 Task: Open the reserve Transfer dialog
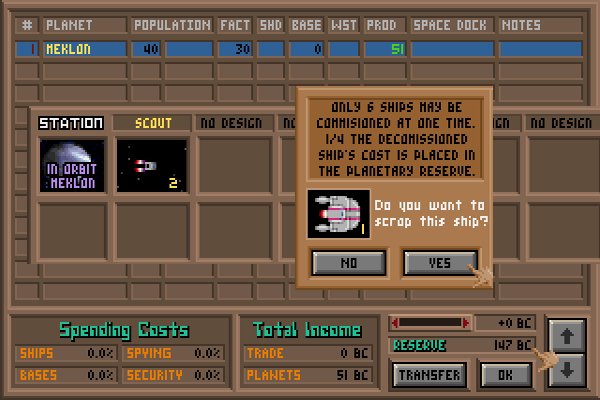430,375
